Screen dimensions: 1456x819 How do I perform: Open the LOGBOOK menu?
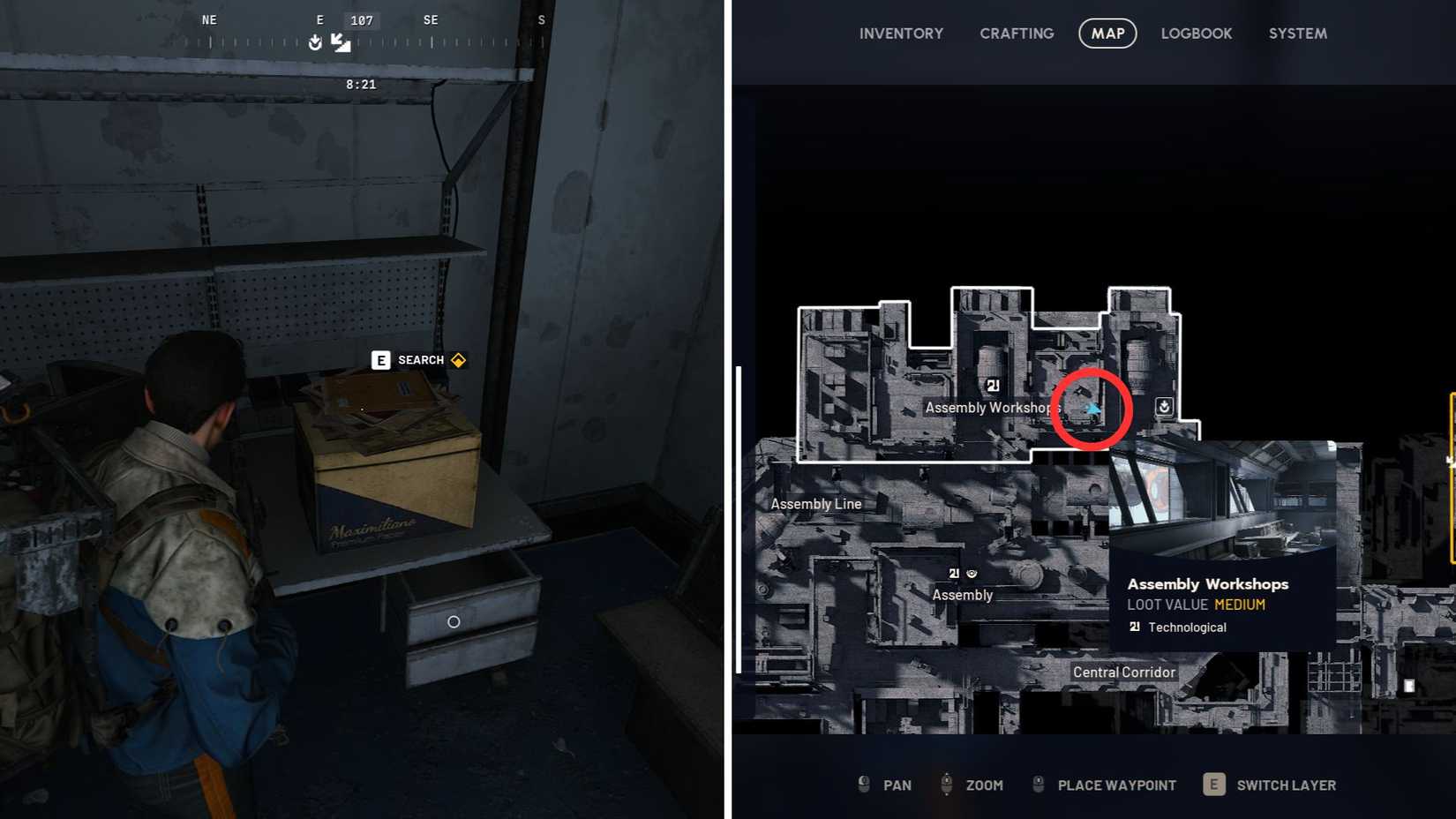1197,33
